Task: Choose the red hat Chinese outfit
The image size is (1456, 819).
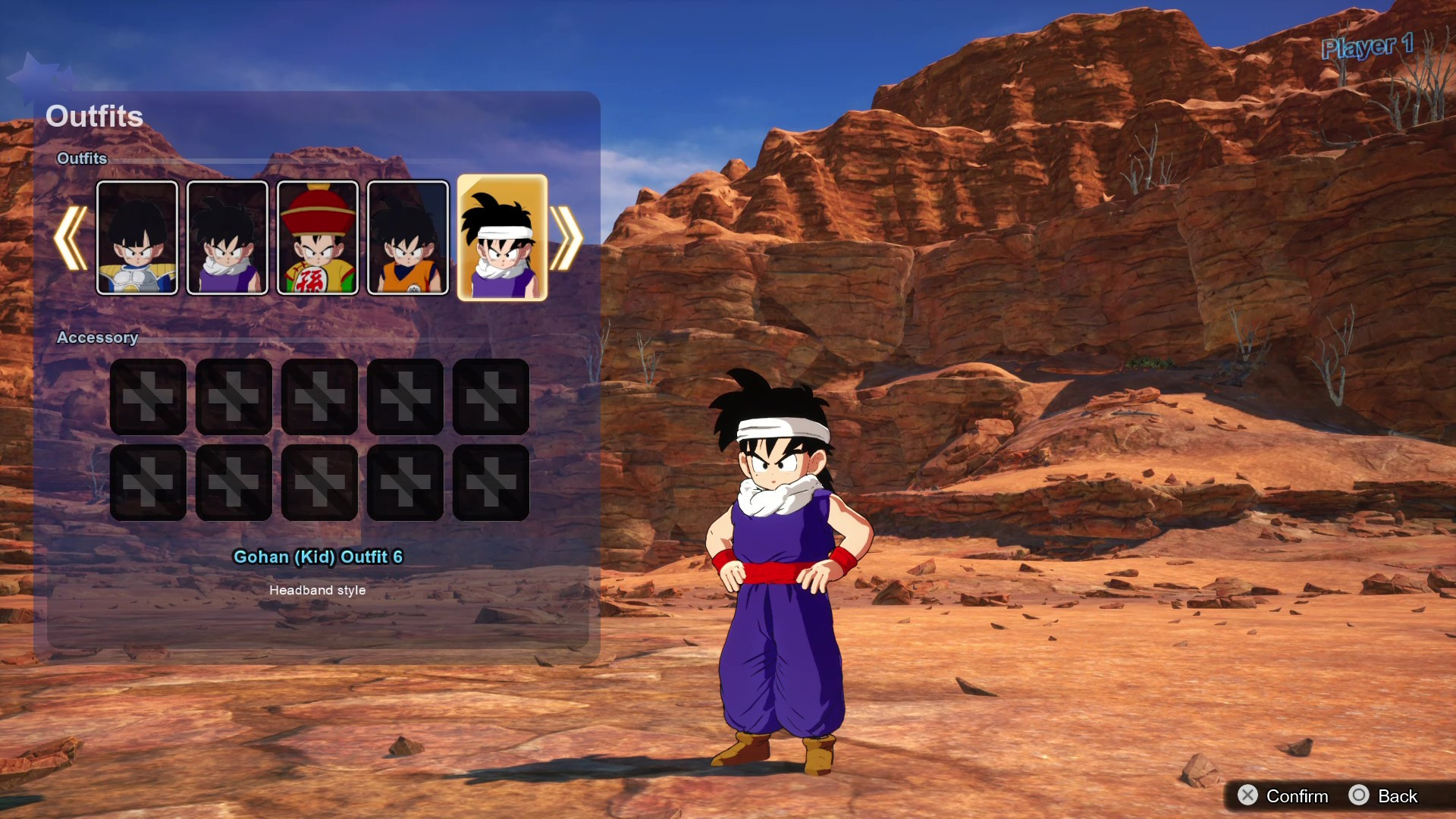Action: point(318,238)
